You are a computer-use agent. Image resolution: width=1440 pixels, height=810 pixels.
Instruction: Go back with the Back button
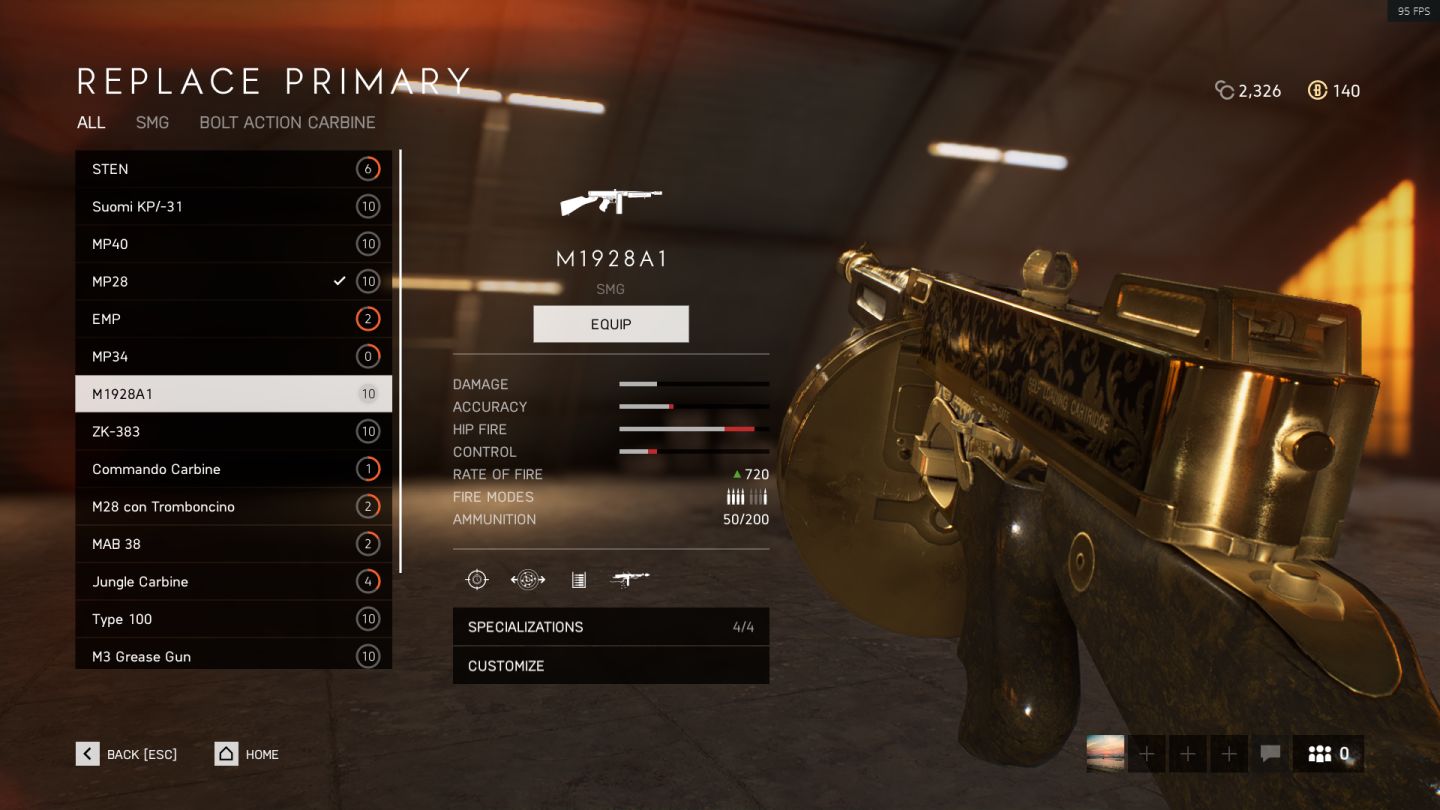coord(127,754)
